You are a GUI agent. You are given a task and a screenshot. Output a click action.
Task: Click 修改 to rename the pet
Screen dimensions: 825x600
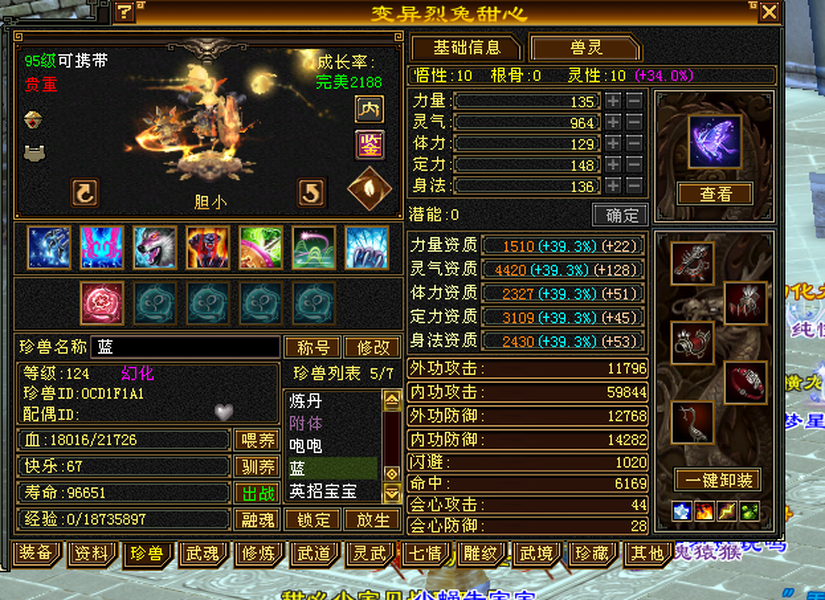(x=372, y=347)
